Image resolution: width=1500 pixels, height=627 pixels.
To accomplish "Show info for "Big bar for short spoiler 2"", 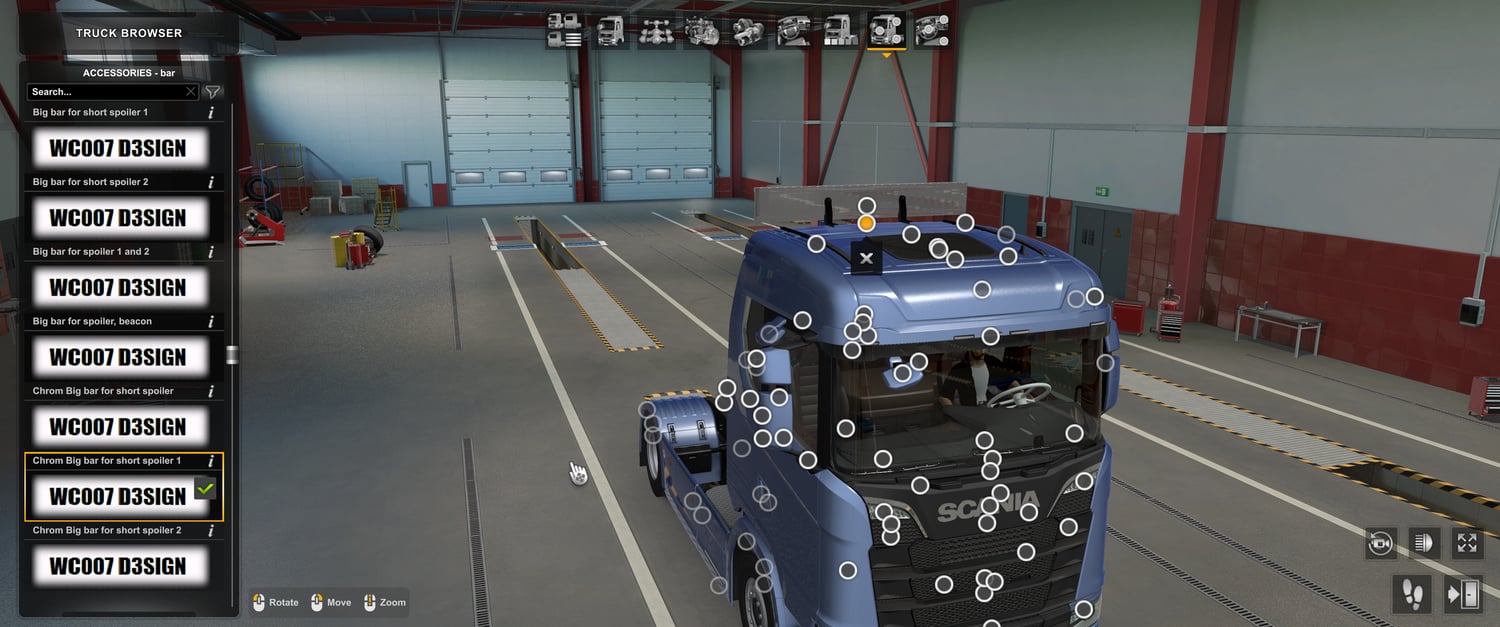I will coord(211,183).
